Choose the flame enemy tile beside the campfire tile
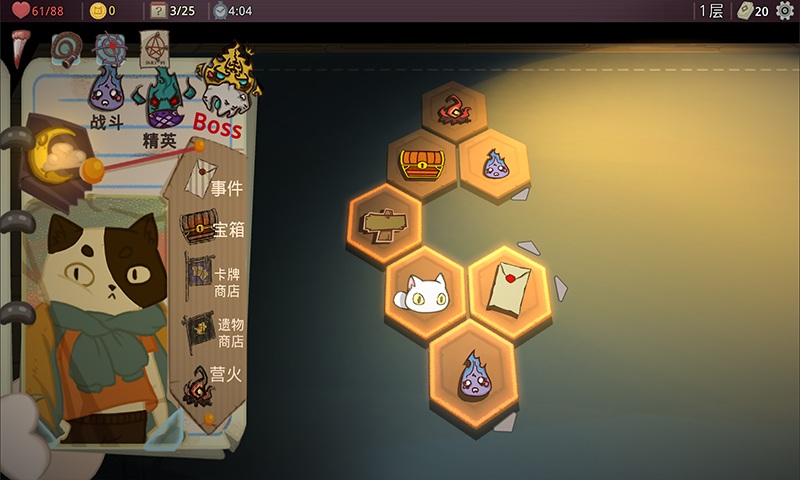Screen dimensions: 800x480 point(493,163)
